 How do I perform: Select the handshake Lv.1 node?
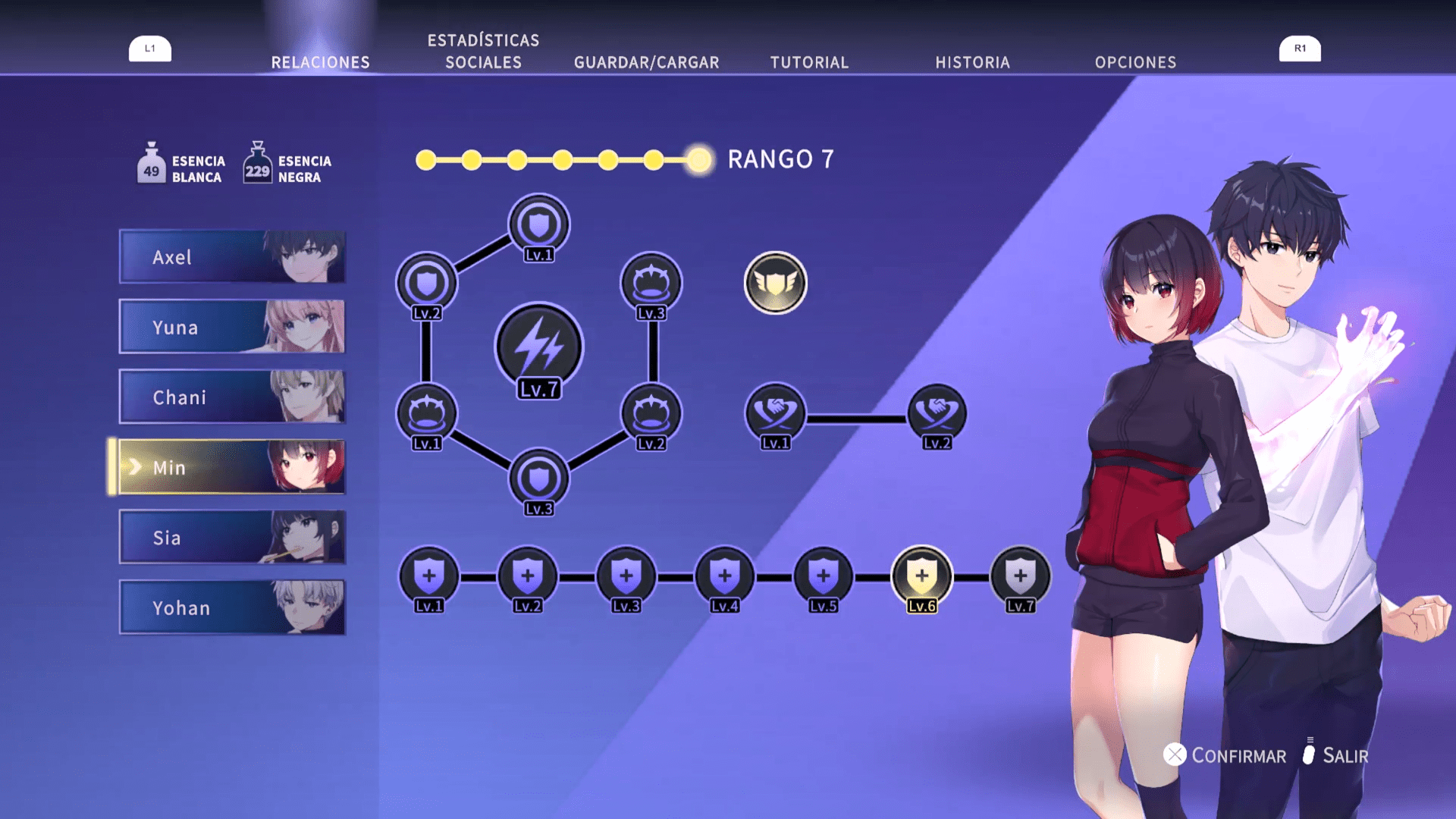[x=775, y=414]
